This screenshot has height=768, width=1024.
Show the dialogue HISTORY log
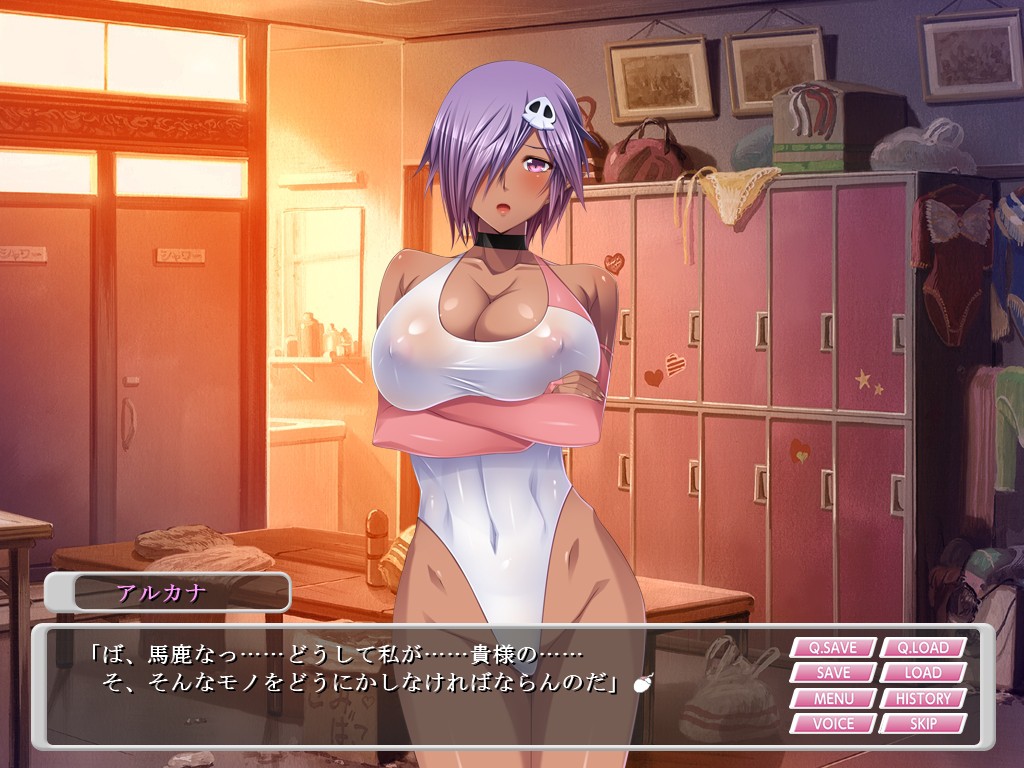click(923, 698)
